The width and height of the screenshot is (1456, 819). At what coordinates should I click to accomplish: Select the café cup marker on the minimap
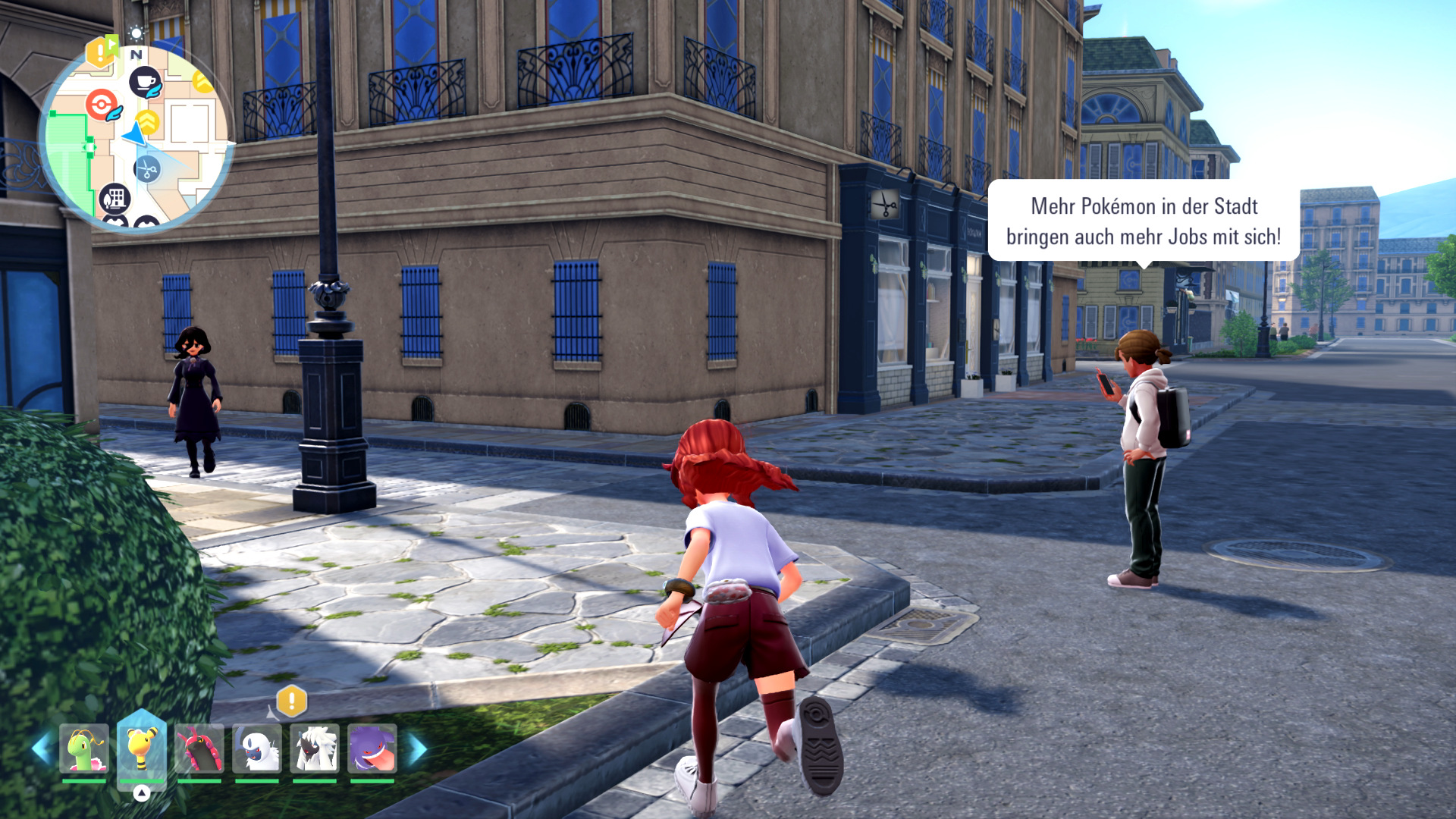coord(145,82)
